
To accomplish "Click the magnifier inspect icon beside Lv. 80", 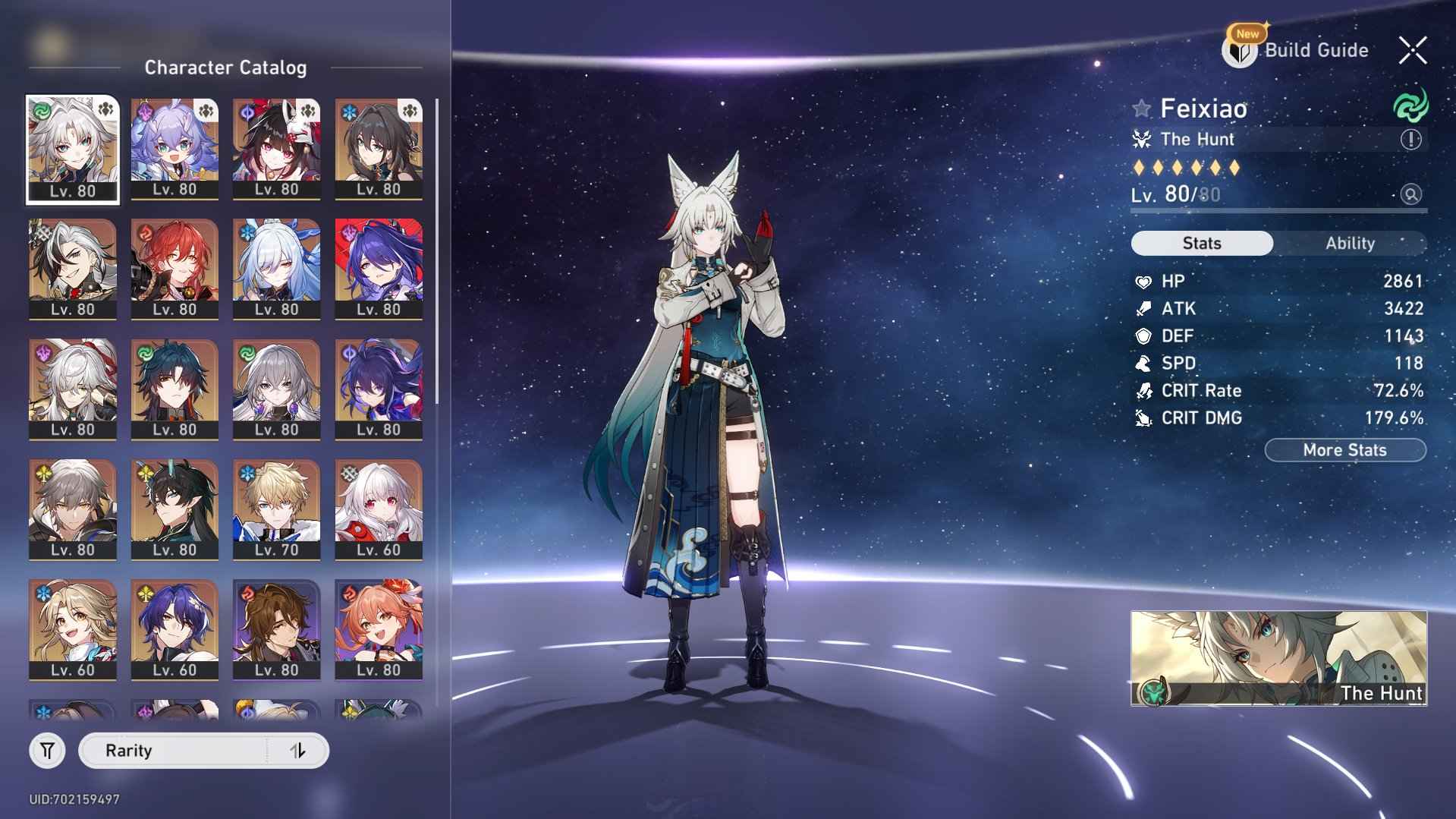I will [x=1410, y=195].
